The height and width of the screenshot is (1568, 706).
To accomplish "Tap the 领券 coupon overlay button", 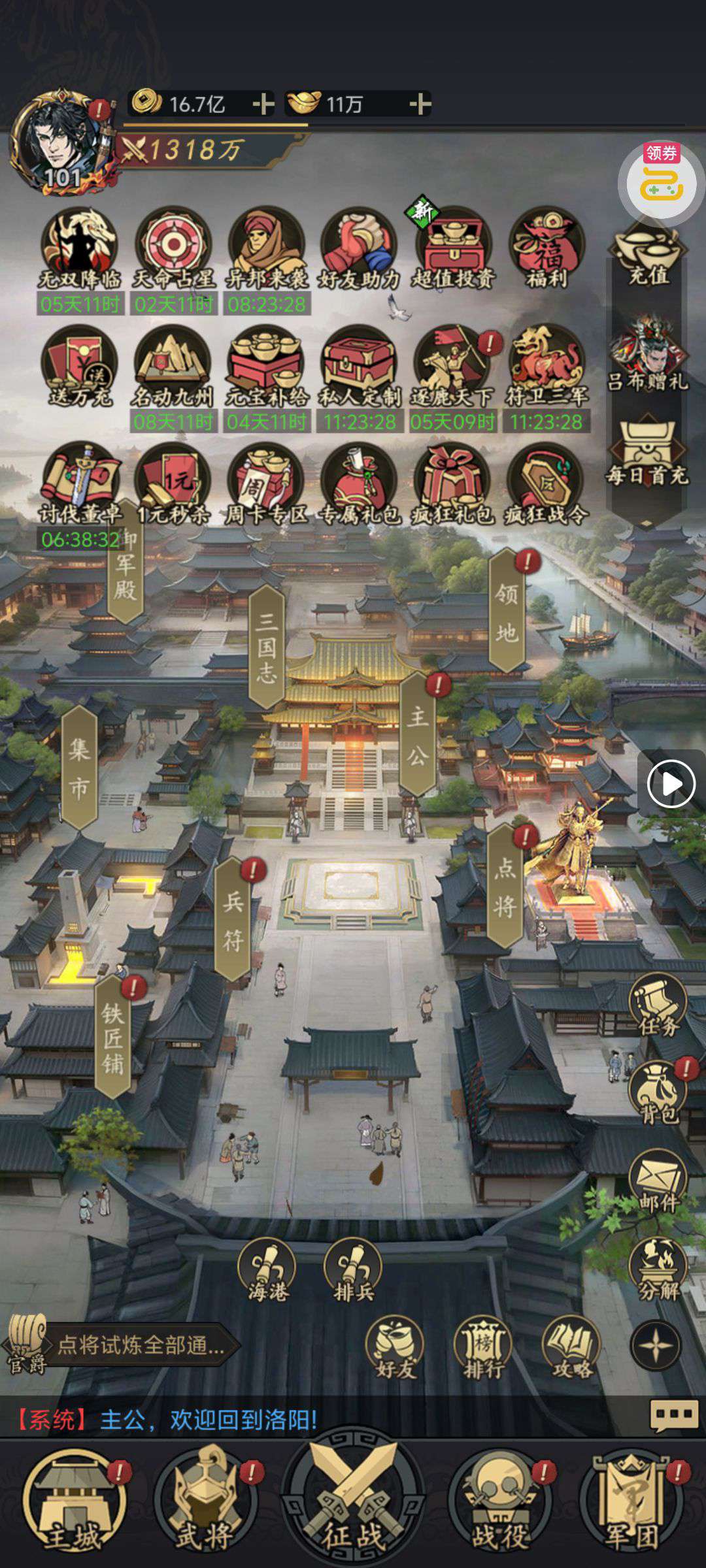I will click(x=661, y=178).
